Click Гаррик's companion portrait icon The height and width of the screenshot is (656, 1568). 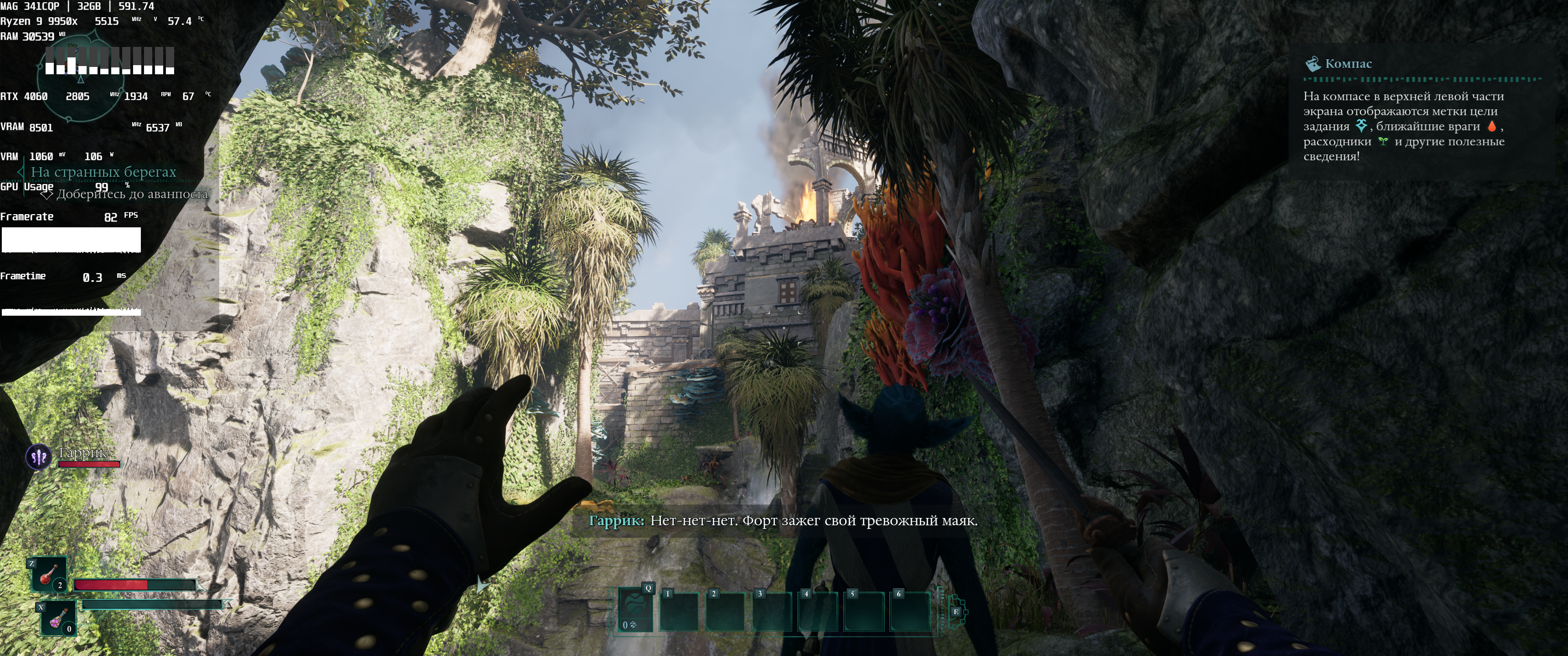[38, 456]
